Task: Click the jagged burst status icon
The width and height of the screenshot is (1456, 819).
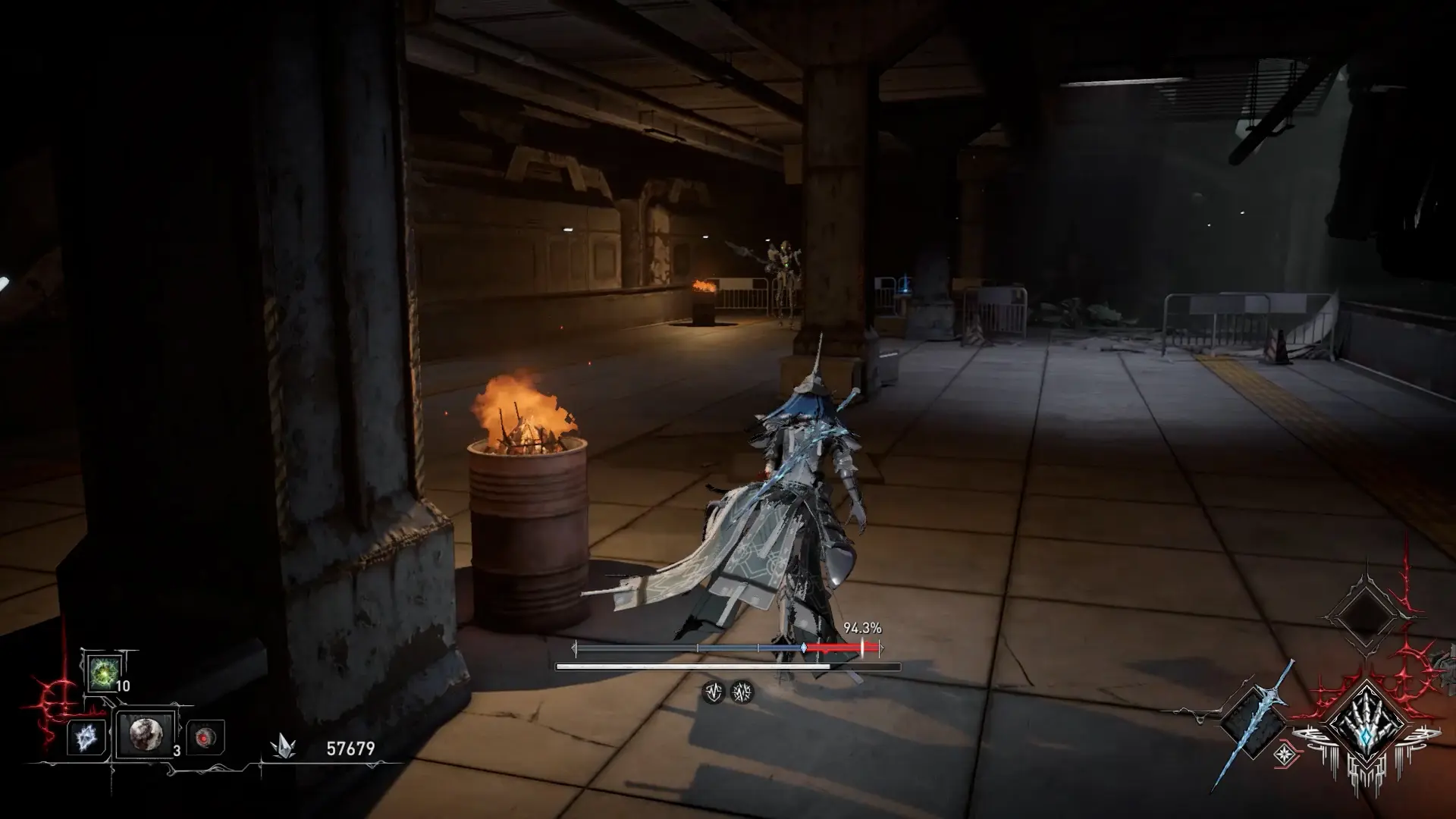Action: pos(742,692)
